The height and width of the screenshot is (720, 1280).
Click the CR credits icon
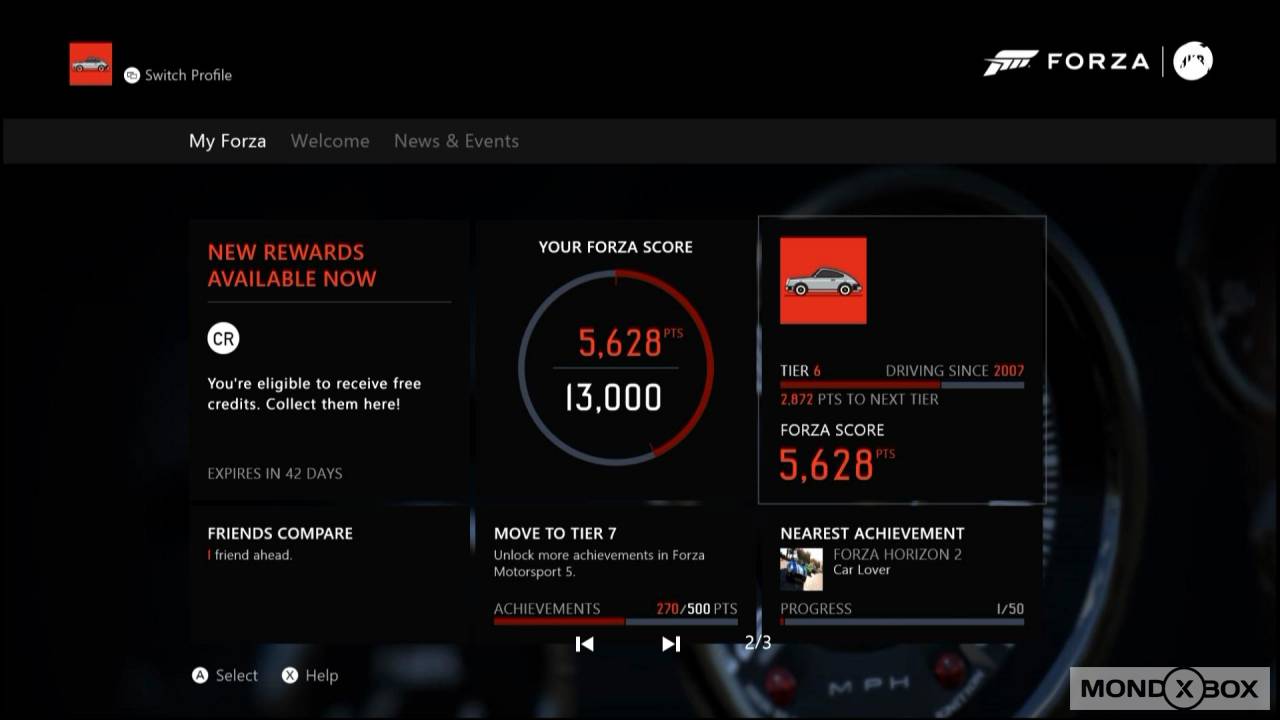pyautogui.click(x=223, y=338)
